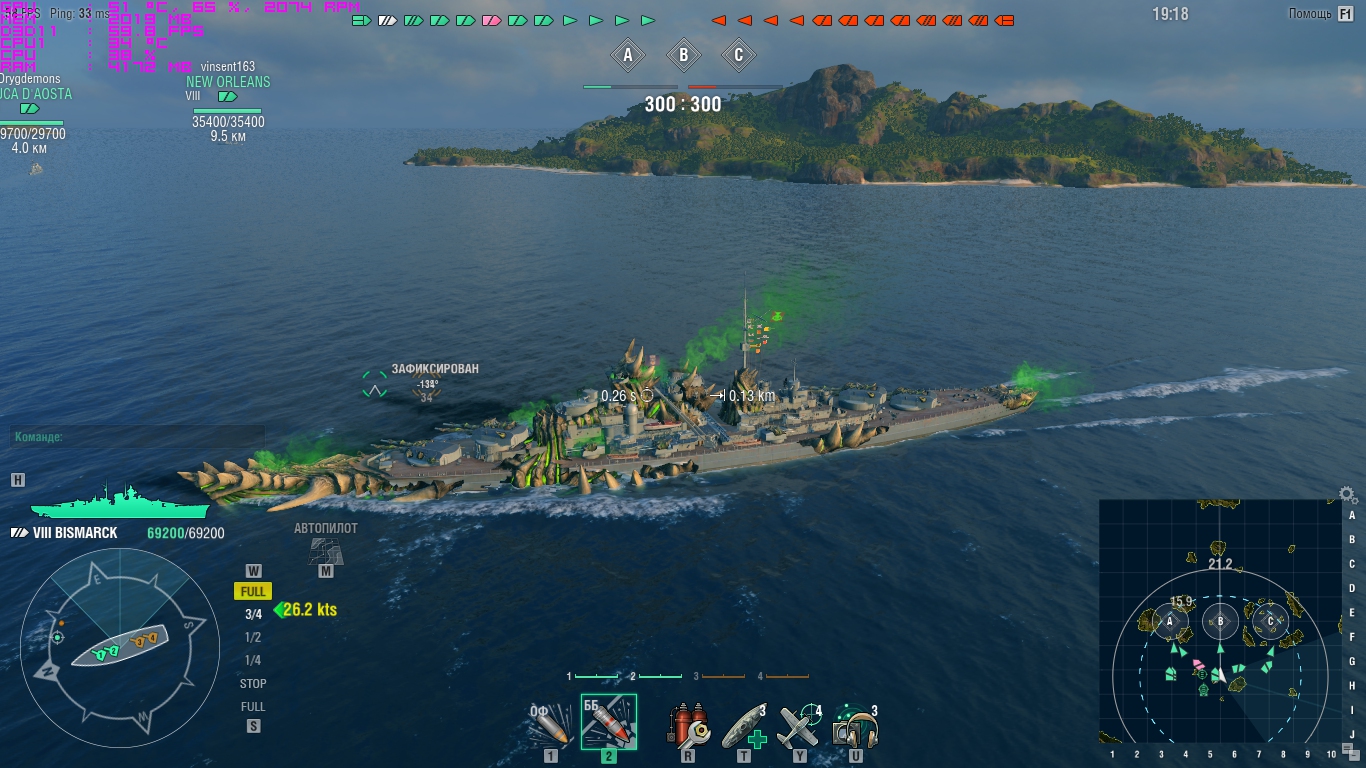Click the minimap tactical grid

point(1219,622)
